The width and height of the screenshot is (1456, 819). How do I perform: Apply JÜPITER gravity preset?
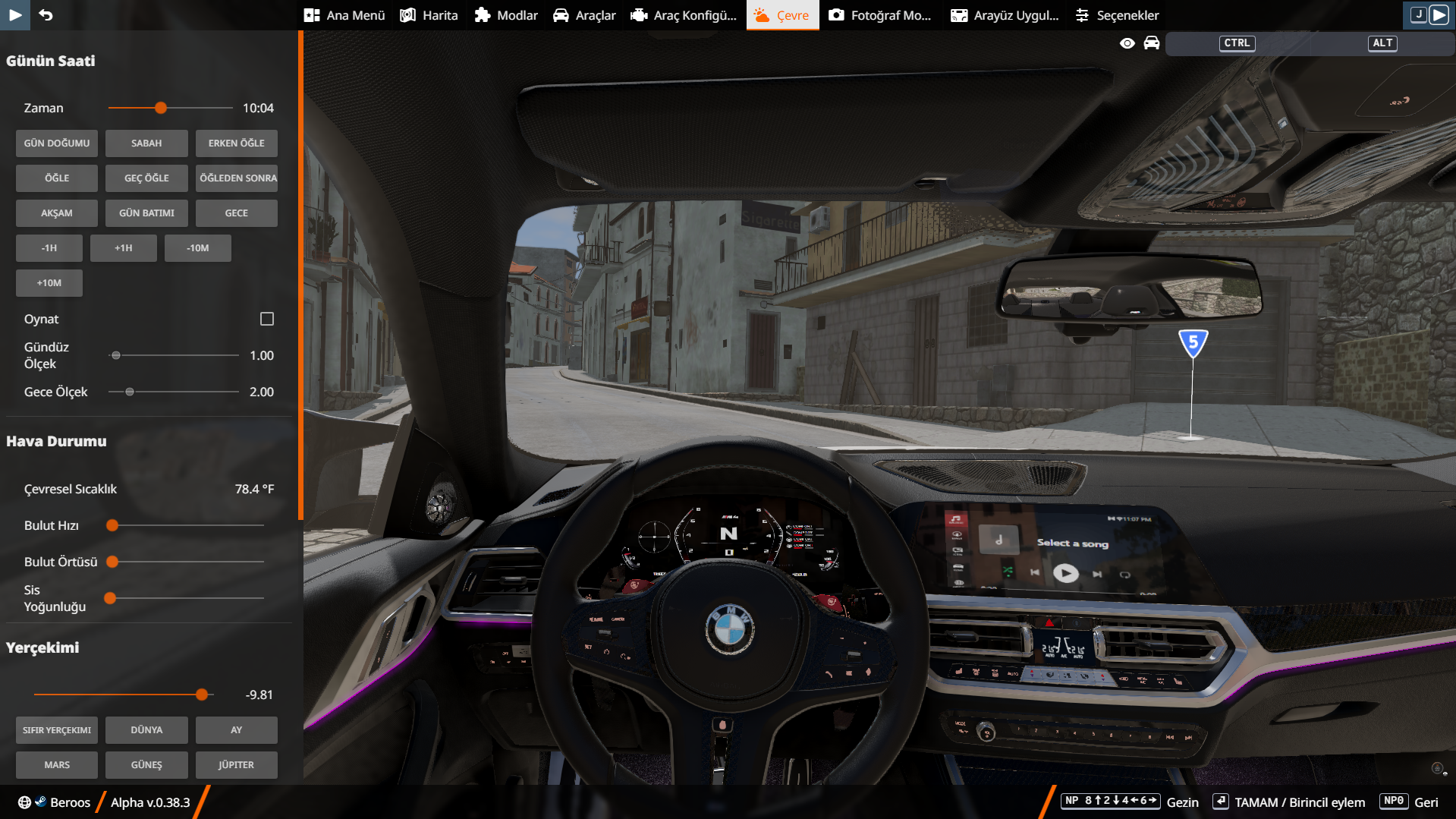(236, 764)
